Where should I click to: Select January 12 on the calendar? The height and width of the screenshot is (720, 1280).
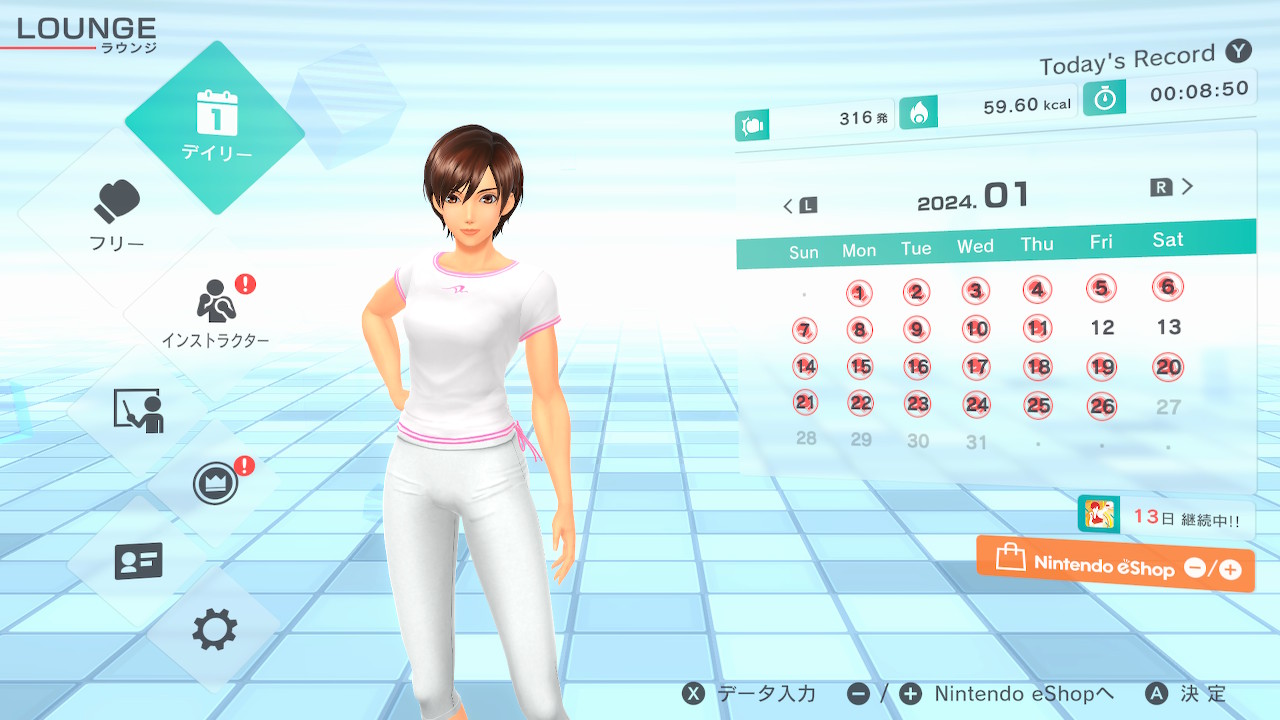1102,327
